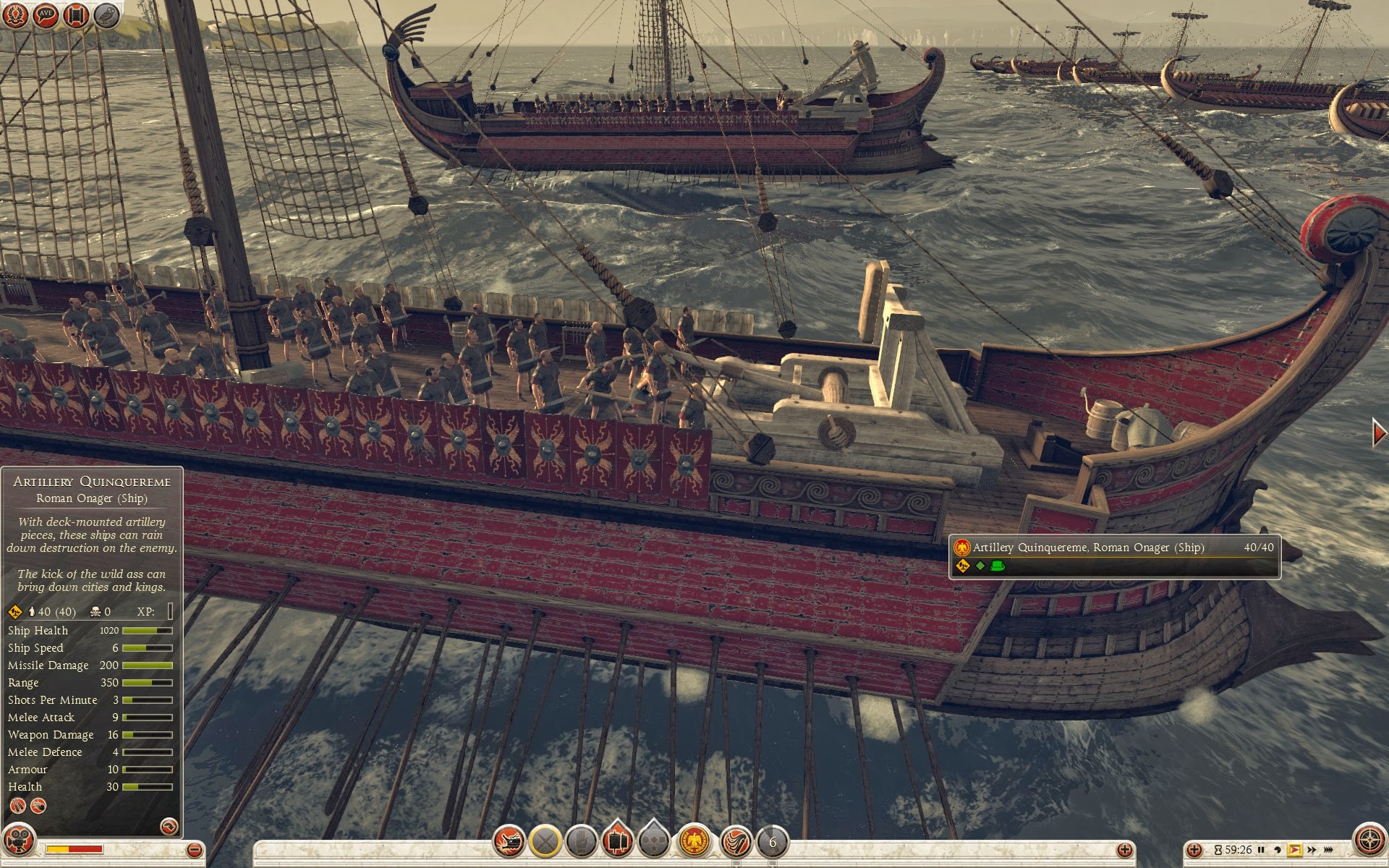Toggle the crossed swords melee button
This screenshot has width=1389, height=868.
545,842
